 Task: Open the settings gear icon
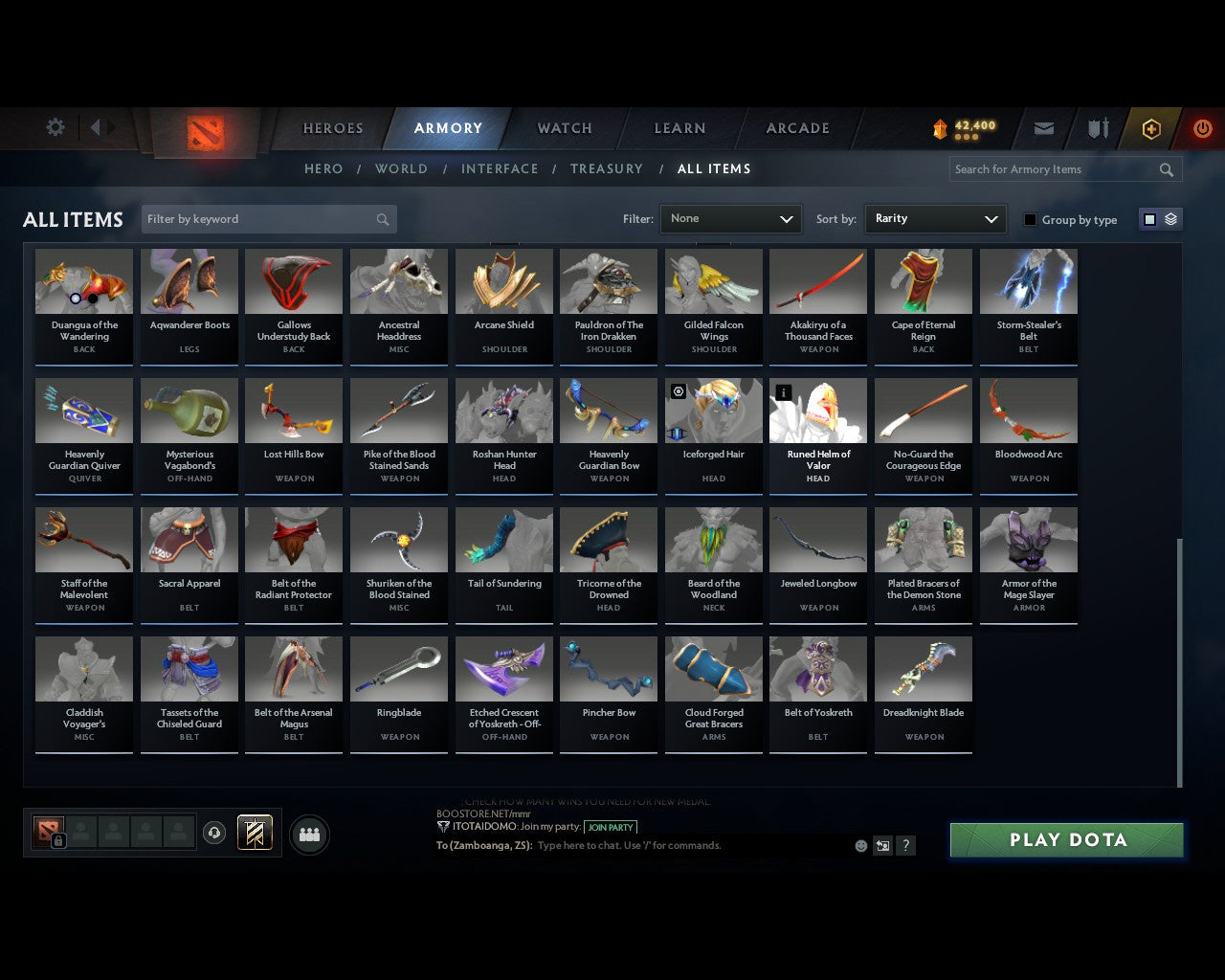(x=55, y=126)
